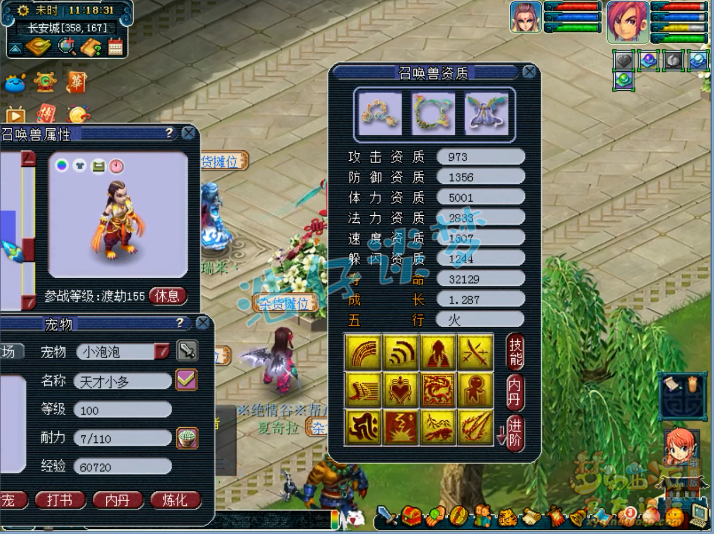Click the 打书 button
The width and height of the screenshot is (714, 534).
pyautogui.click(x=60, y=500)
